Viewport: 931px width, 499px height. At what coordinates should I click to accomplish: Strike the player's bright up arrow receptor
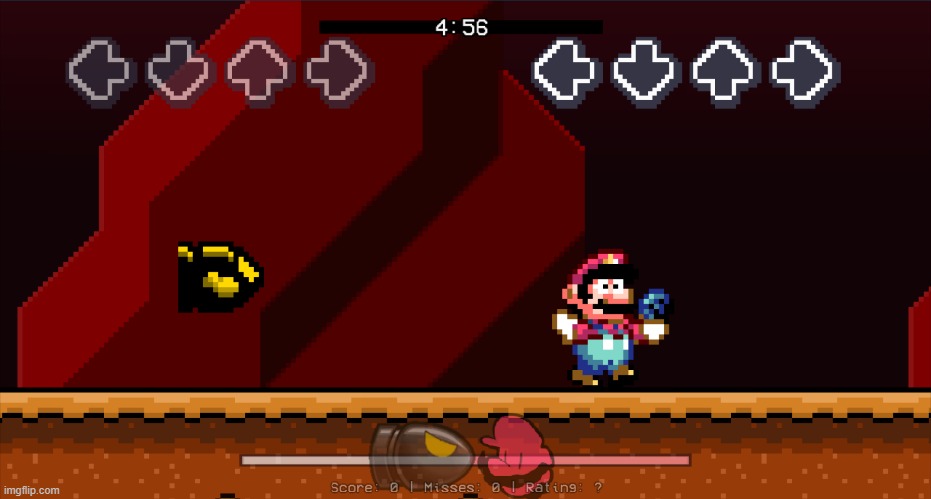pyautogui.click(x=726, y=73)
